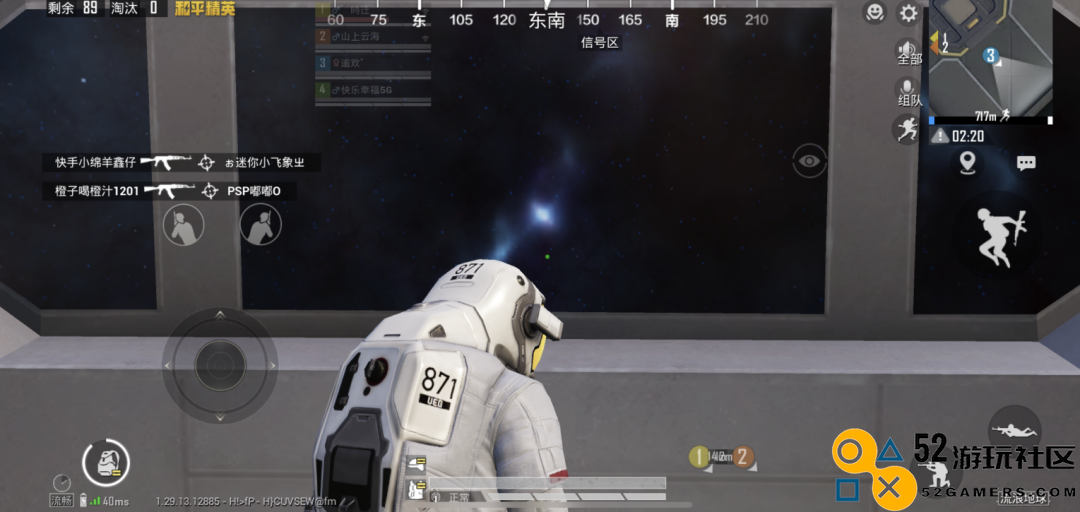Toggle the 全部 speaker voice channel

coord(908,52)
